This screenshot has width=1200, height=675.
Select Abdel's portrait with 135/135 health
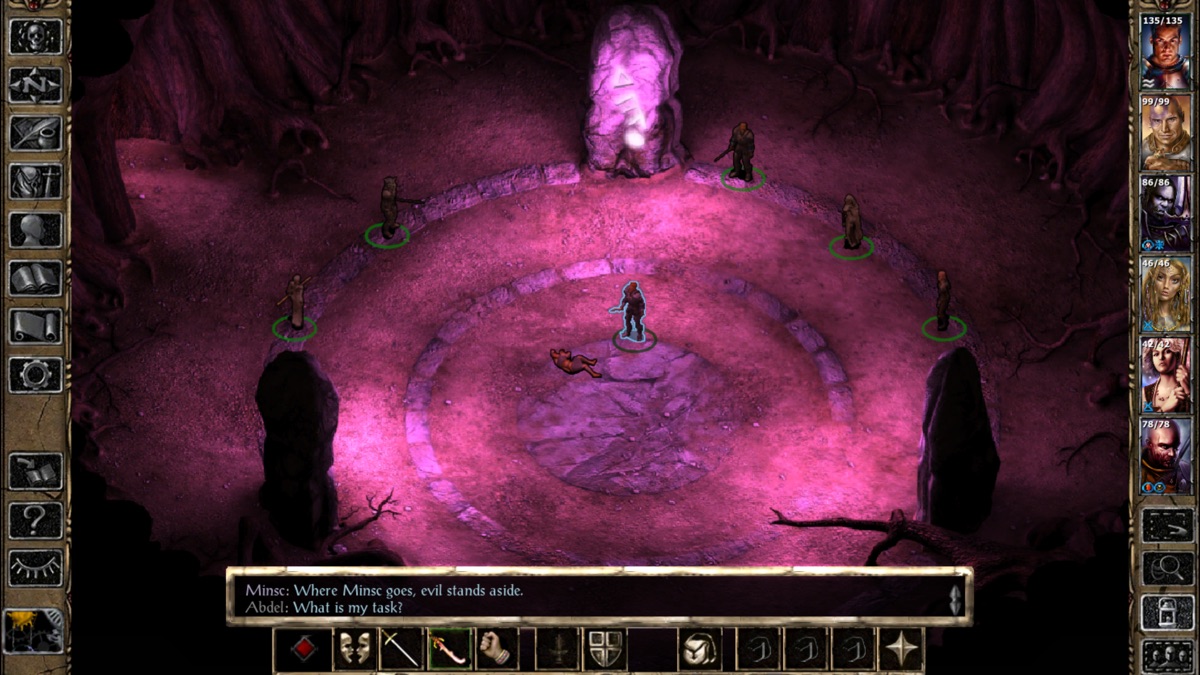pos(1164,51)
